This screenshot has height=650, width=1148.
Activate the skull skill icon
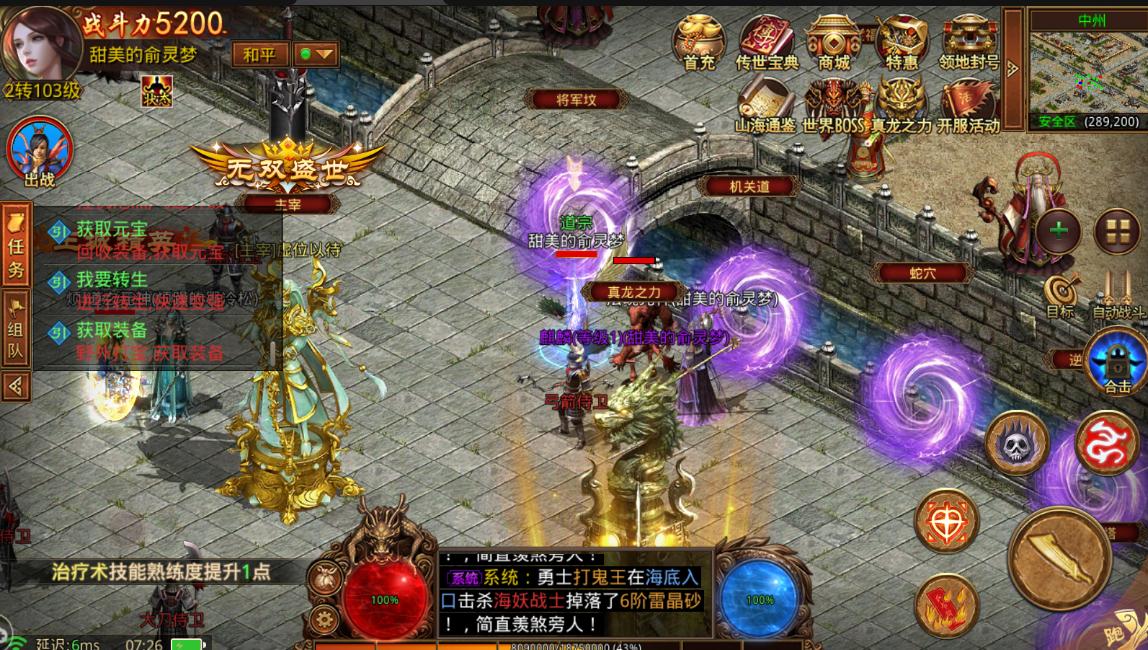[x=1017, y=443]
